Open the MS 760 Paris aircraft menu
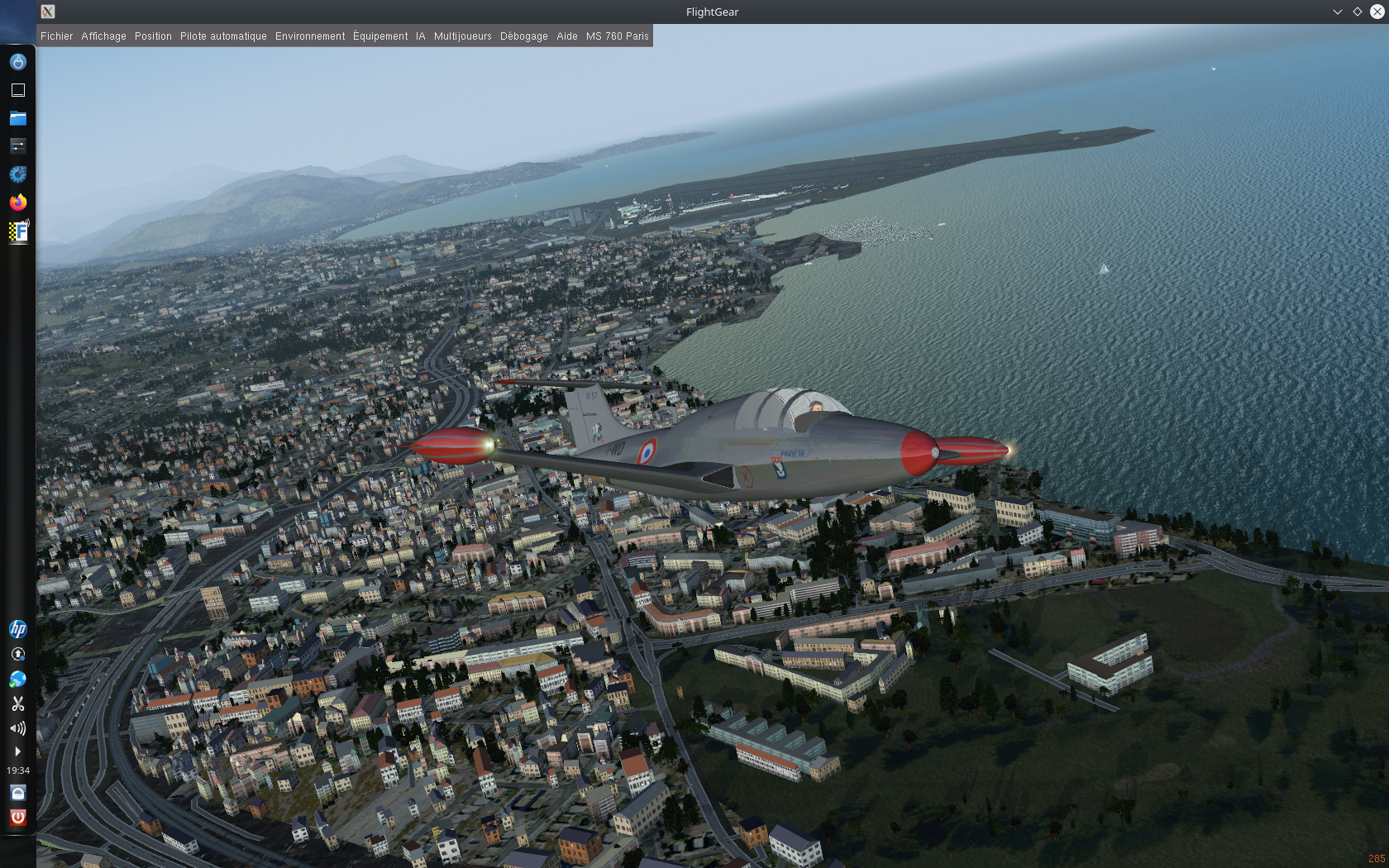 [617, 36]
